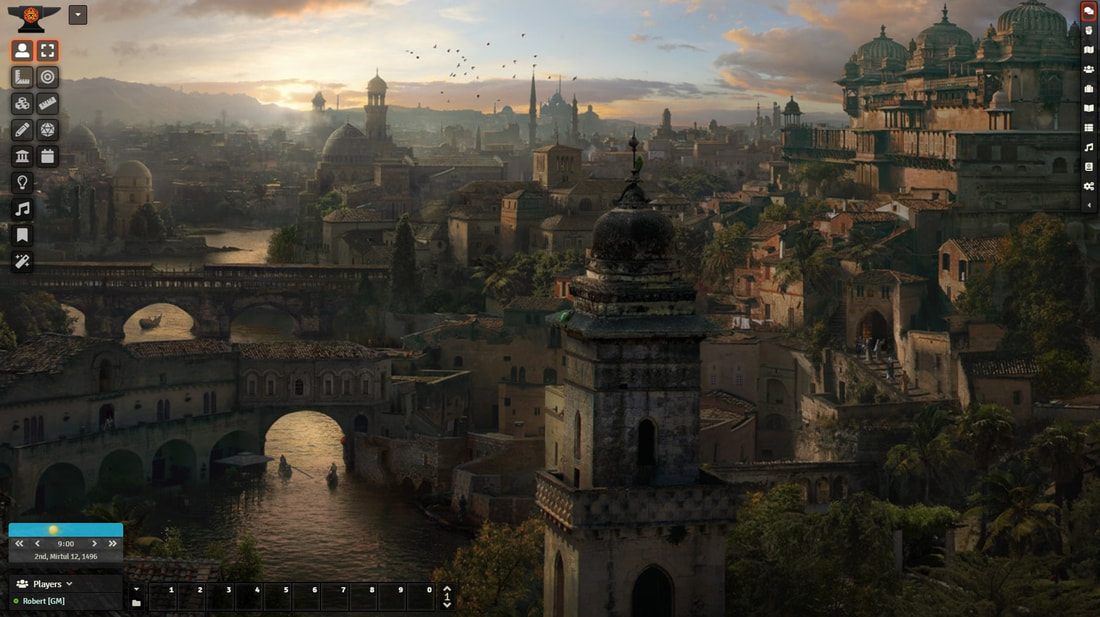The image size is (1100, 617).
Task: Open the bookmark Journal Notes tool
Action: click(22, 235)
